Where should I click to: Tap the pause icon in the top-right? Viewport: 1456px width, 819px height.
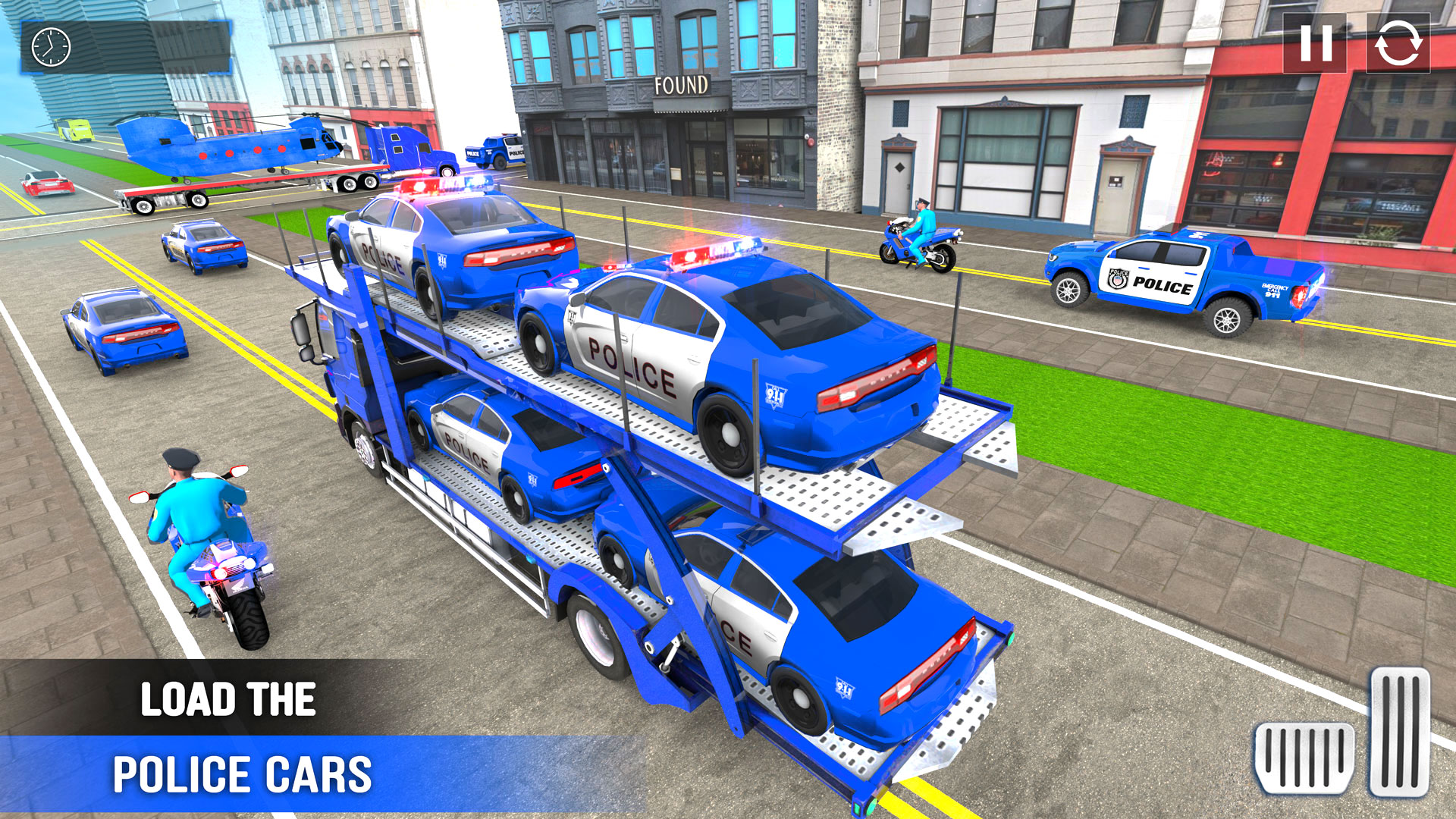[1315, 47]
